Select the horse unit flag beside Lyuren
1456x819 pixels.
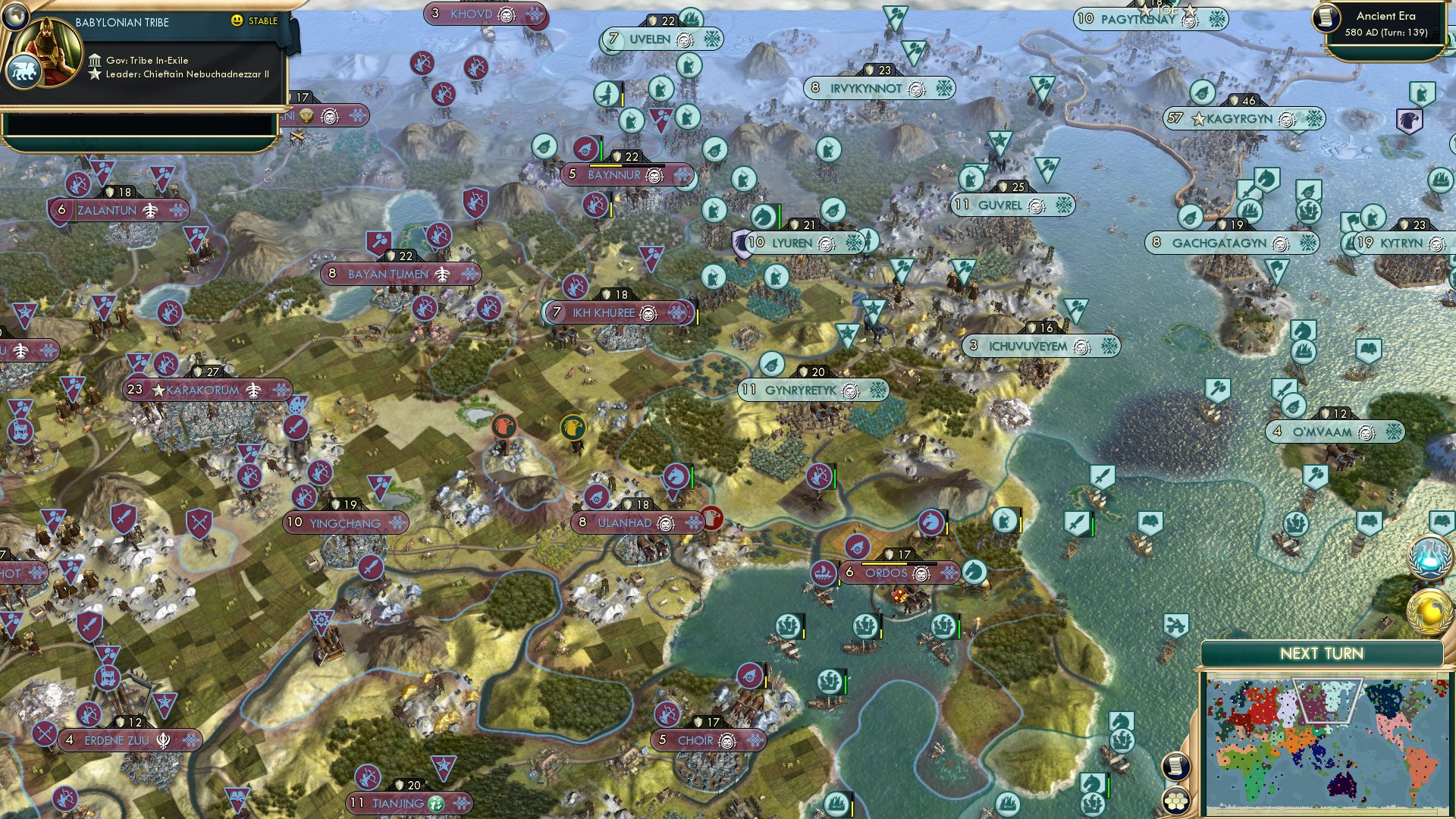tap(763, 215)
